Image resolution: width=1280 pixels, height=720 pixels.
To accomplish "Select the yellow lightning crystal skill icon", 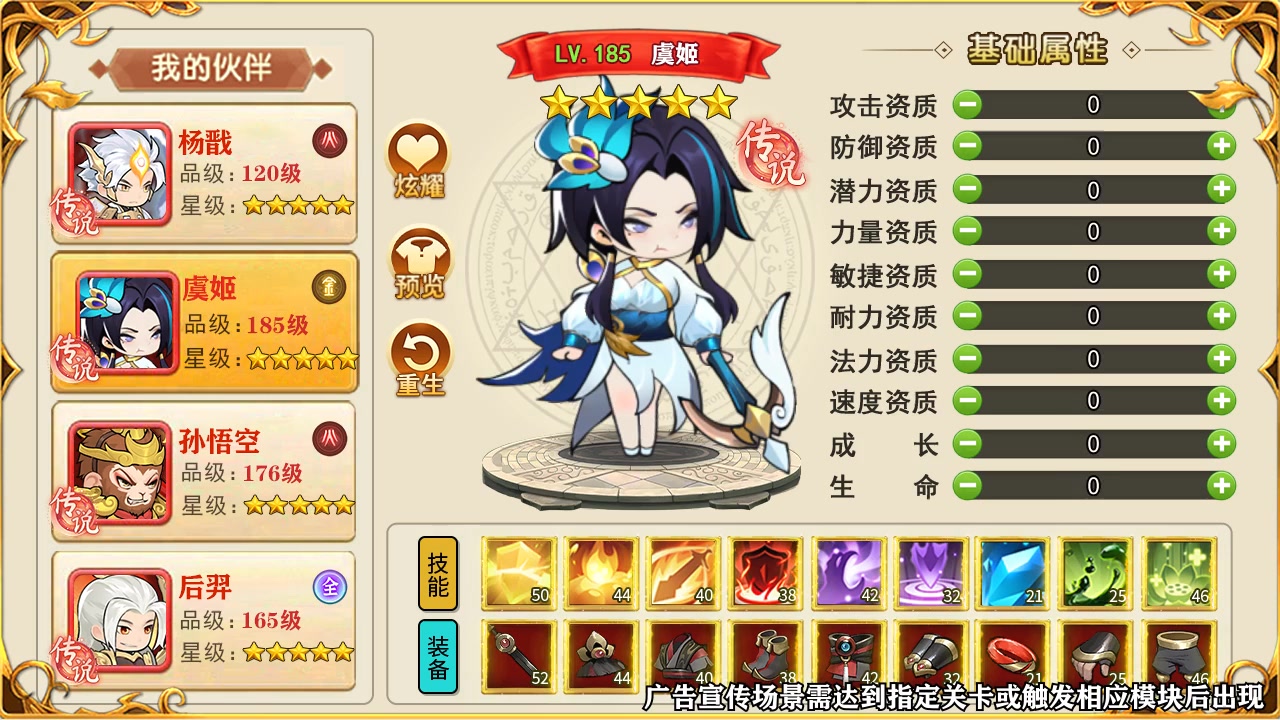I will click(x=519, y=571).
